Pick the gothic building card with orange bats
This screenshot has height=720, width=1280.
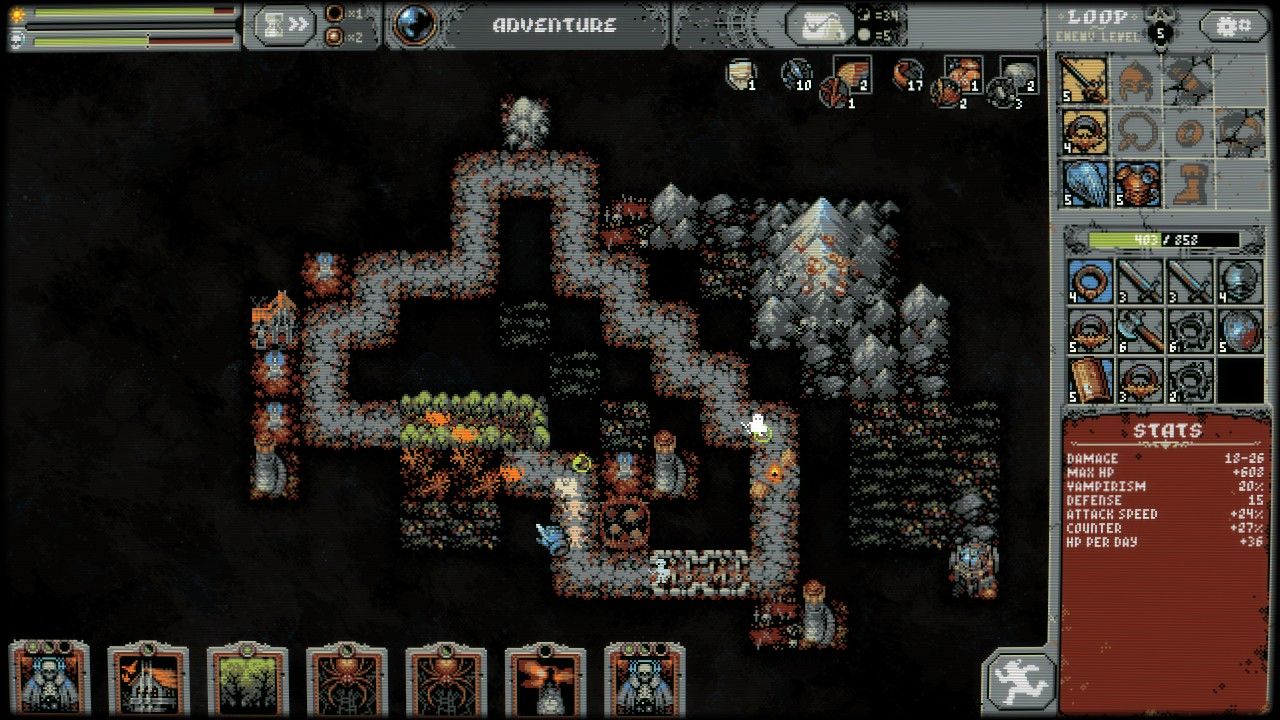tap(148, 682)
